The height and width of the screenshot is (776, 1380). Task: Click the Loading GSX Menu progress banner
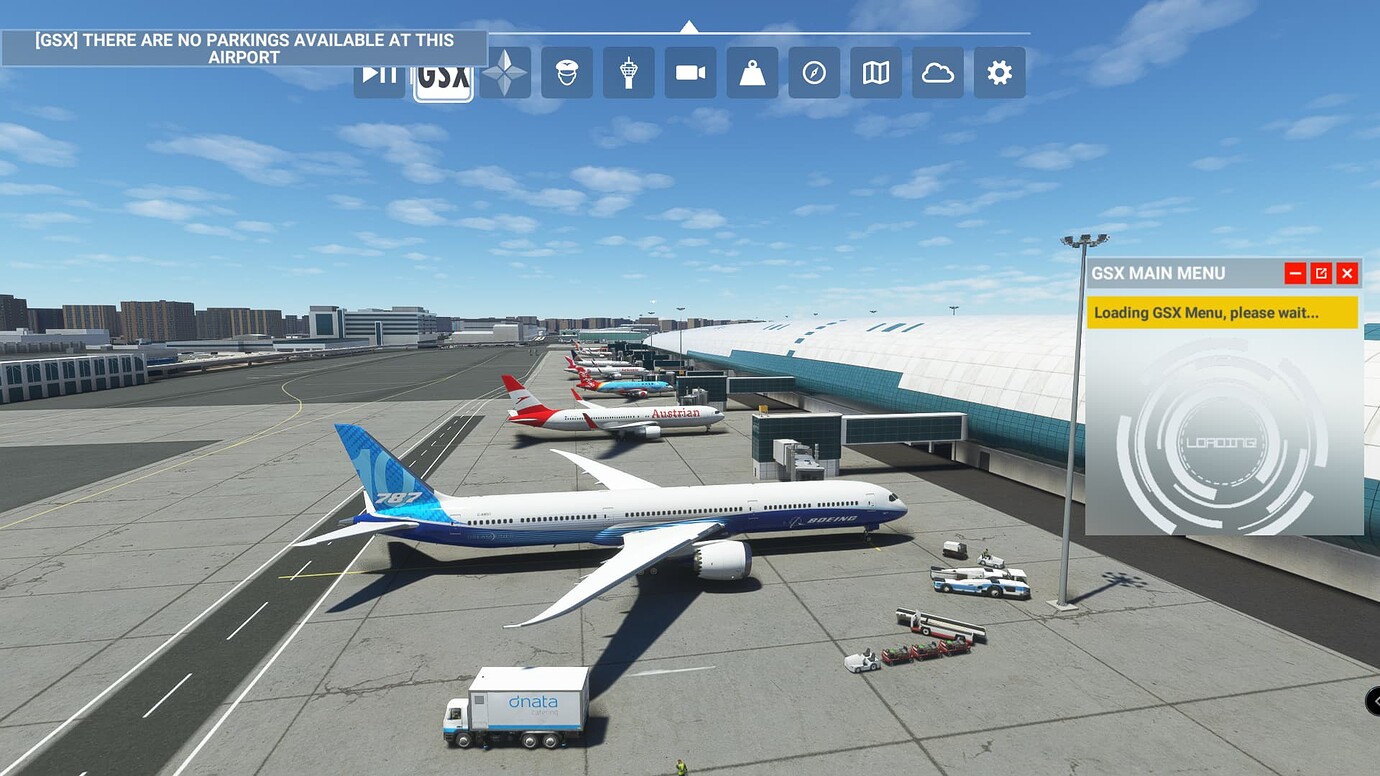click(x=1220, y=312)
